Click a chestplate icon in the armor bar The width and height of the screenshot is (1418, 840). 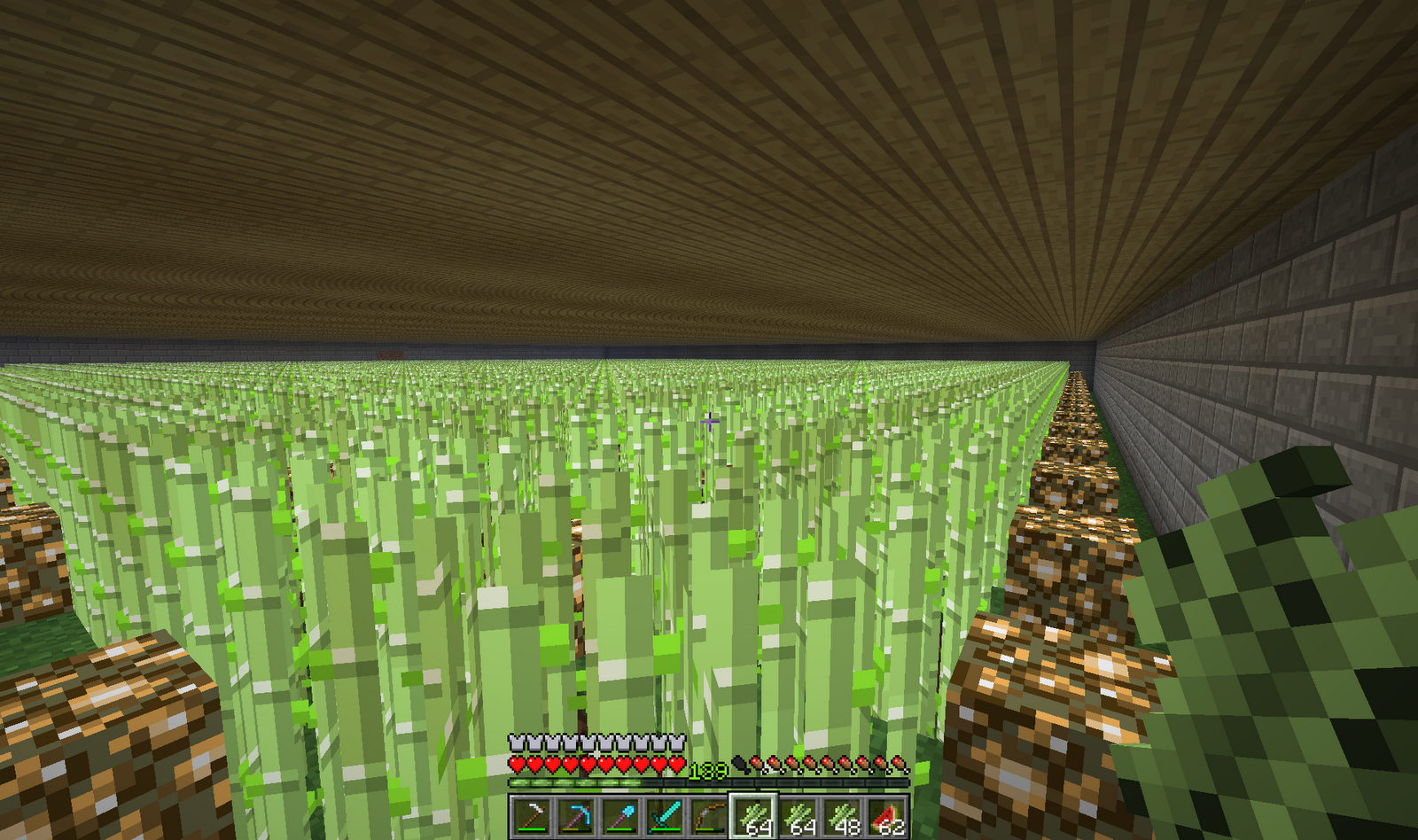pyautogui.click(x=517, y=743)
